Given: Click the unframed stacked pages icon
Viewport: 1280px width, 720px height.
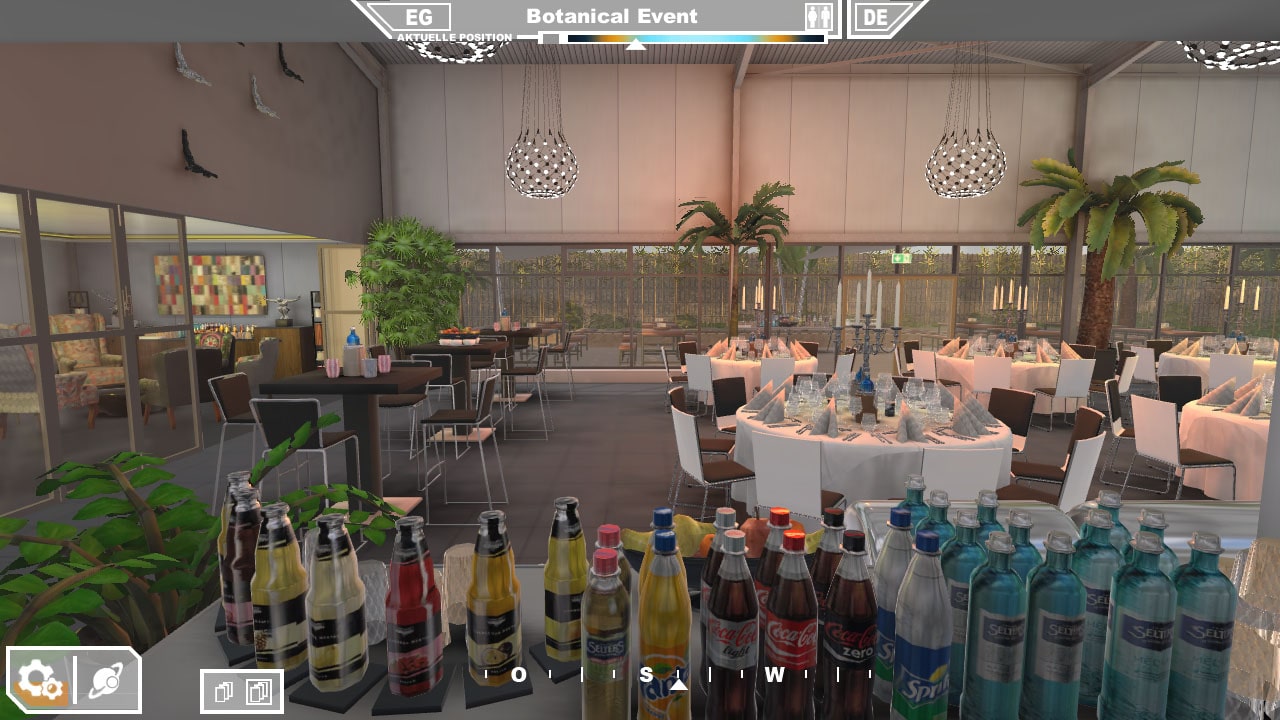Looking at the screenshot, I should (224, 691).
